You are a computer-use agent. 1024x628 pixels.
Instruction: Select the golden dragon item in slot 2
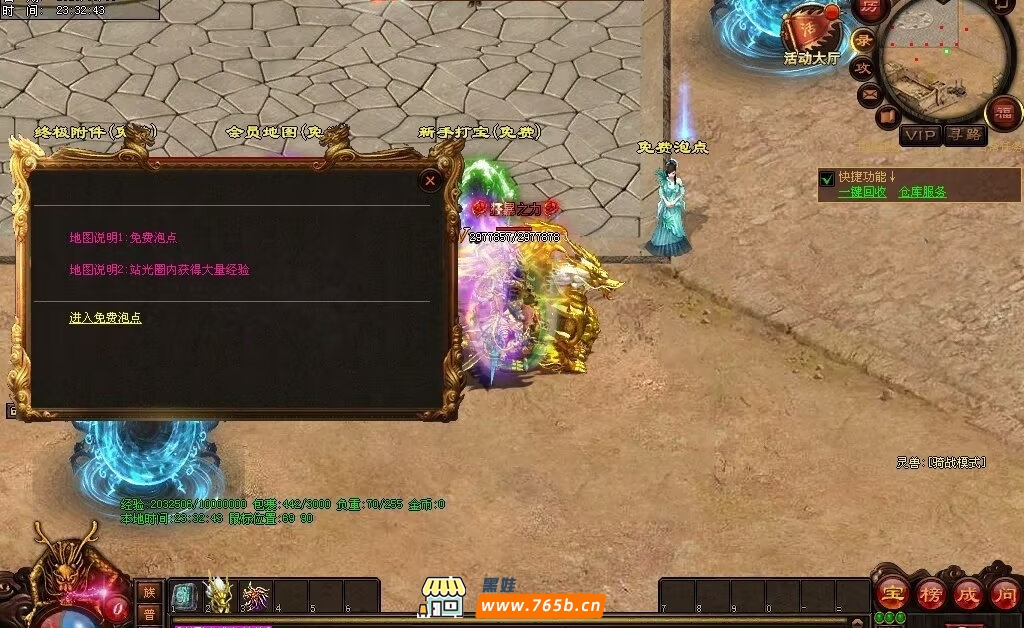[218, 595]
